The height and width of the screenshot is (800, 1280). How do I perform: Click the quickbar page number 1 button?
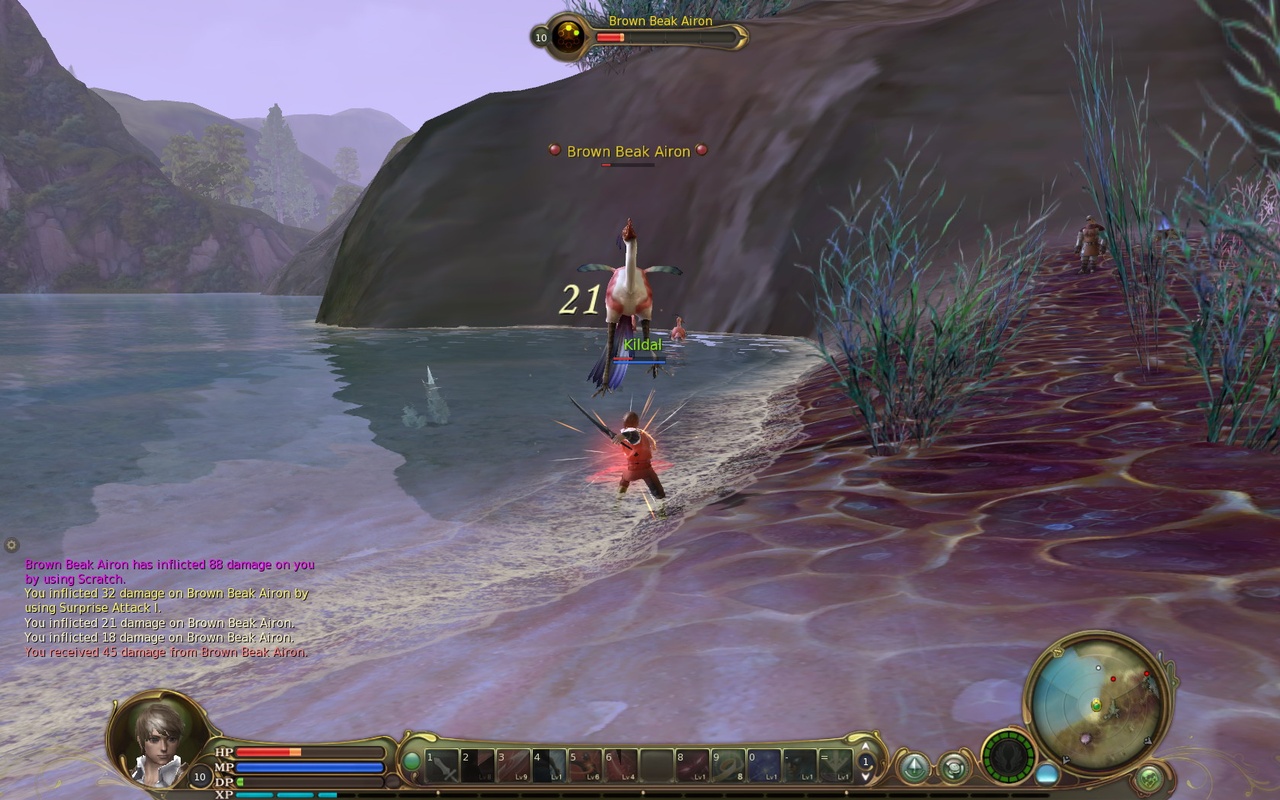(x=866, y=762)
